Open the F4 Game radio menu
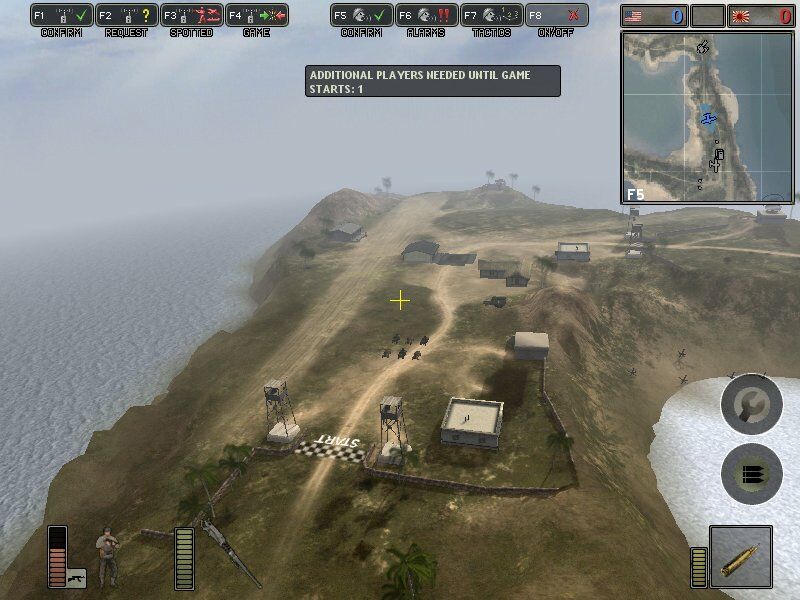 255,16
